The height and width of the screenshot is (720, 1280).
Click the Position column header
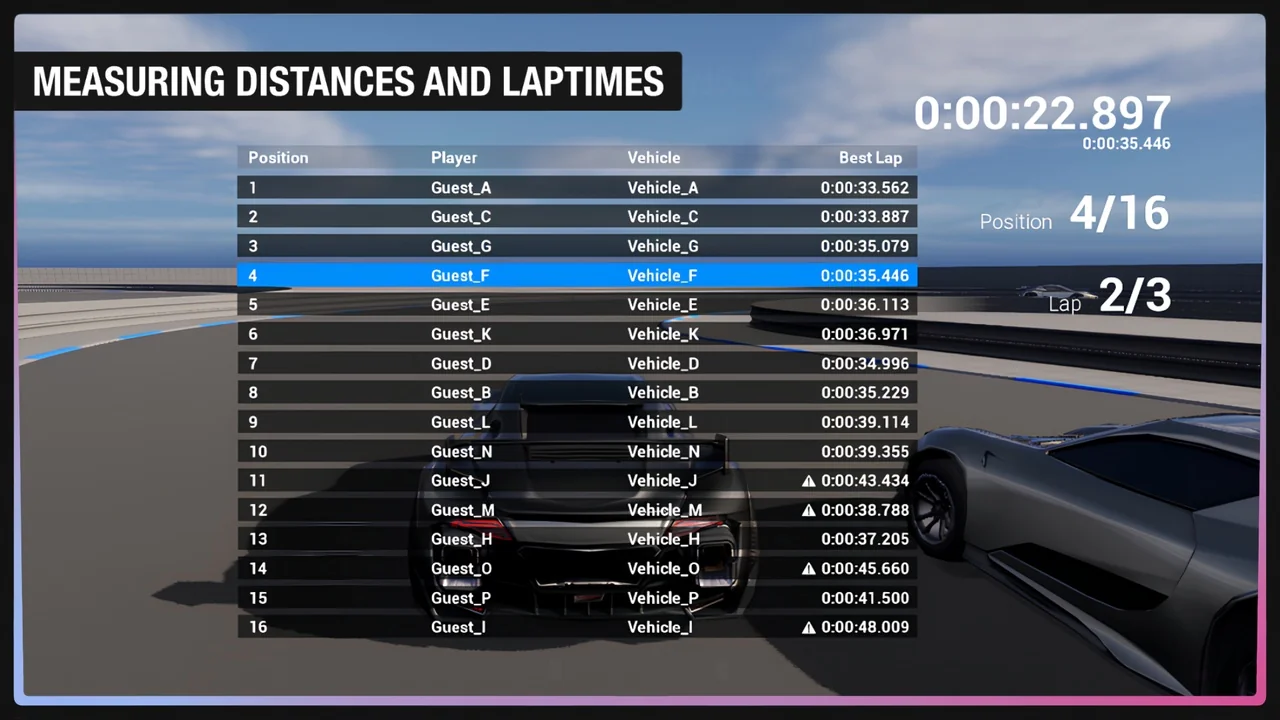278,158
